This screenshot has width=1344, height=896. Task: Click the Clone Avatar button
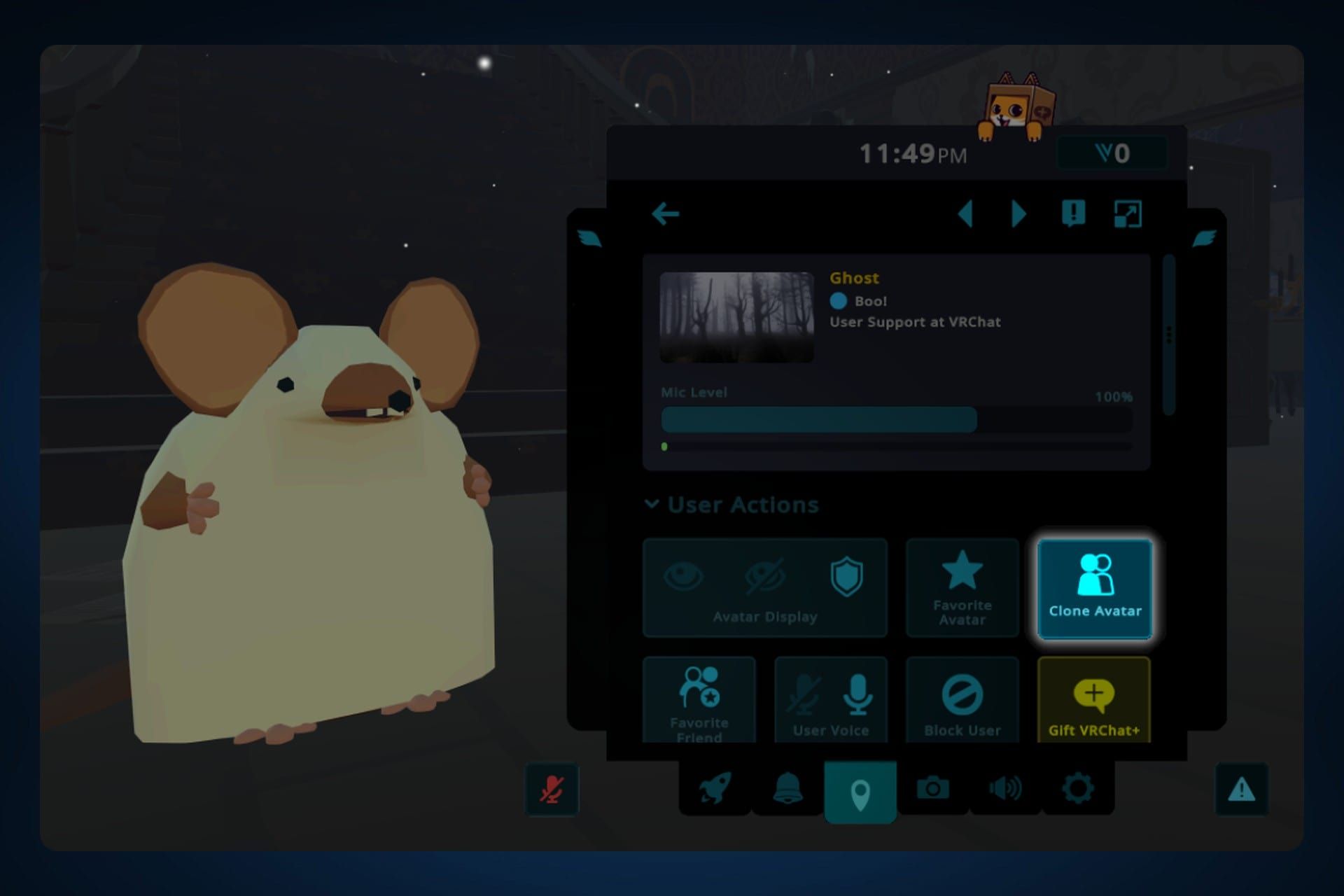point(1095,588)
